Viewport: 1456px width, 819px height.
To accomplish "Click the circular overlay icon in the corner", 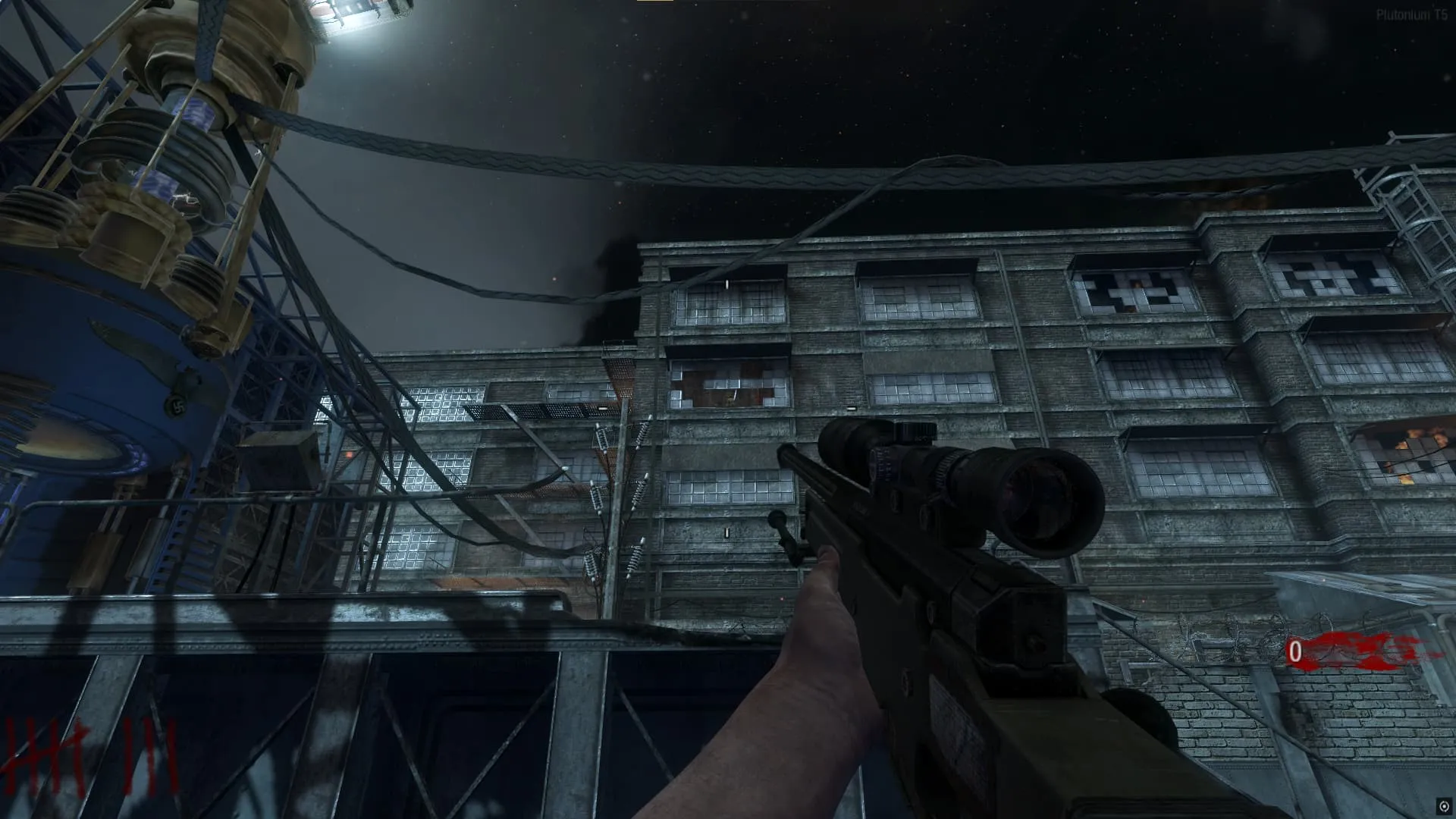I will (x=1444, y=806).
